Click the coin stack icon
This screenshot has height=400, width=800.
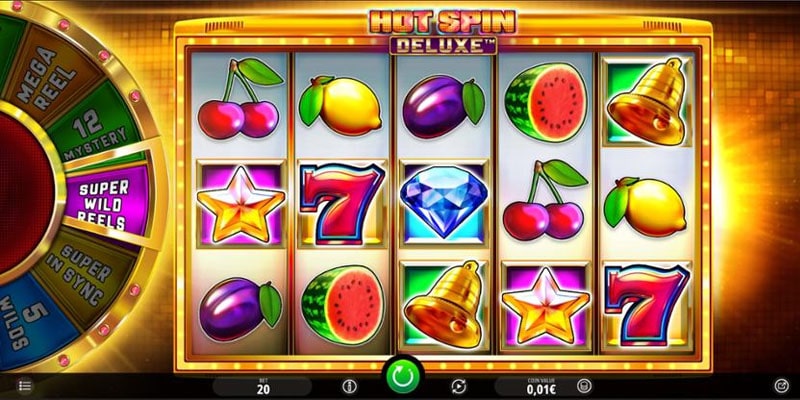[584, 386]
